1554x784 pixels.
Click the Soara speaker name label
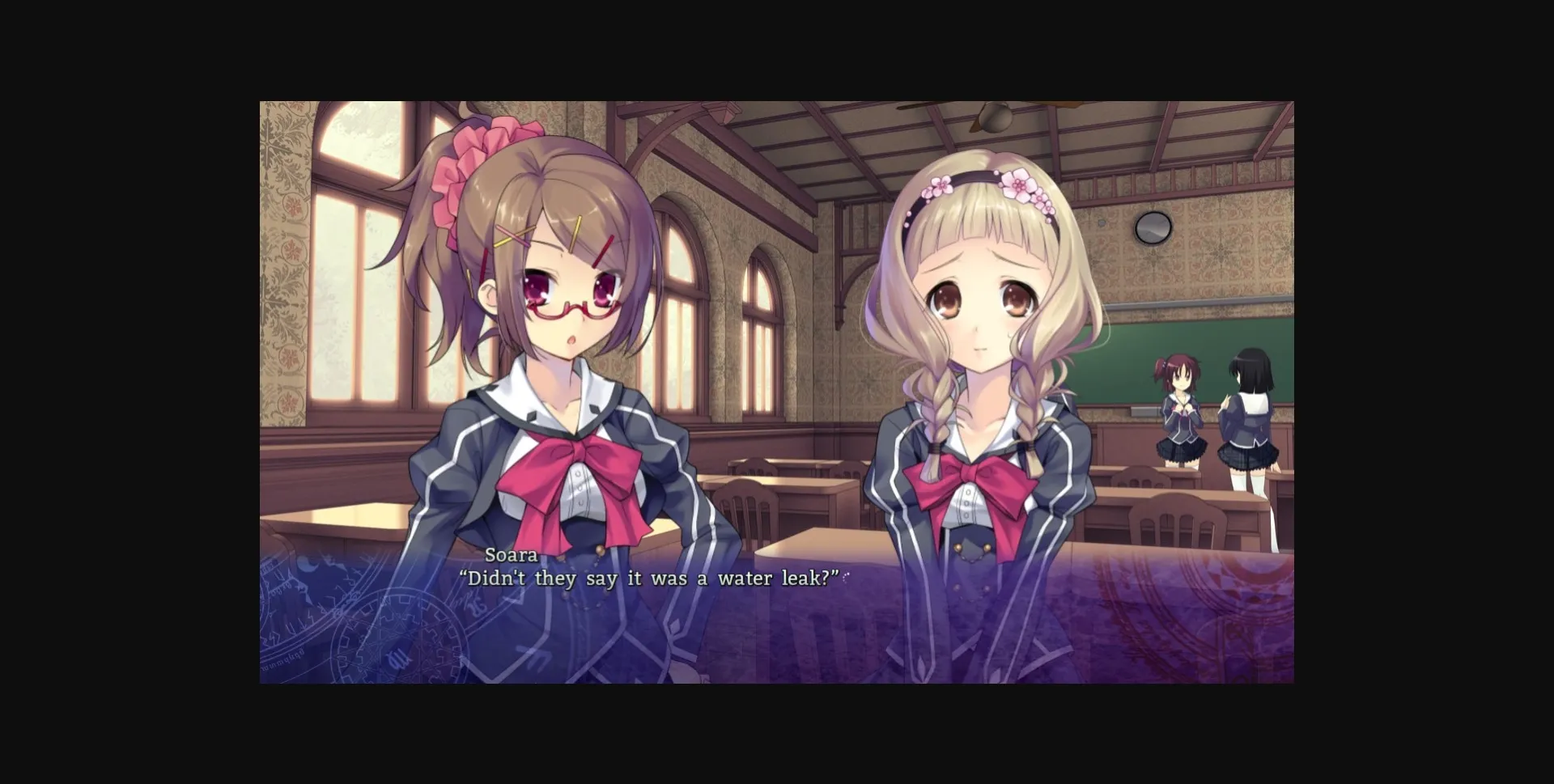(511, 555)
